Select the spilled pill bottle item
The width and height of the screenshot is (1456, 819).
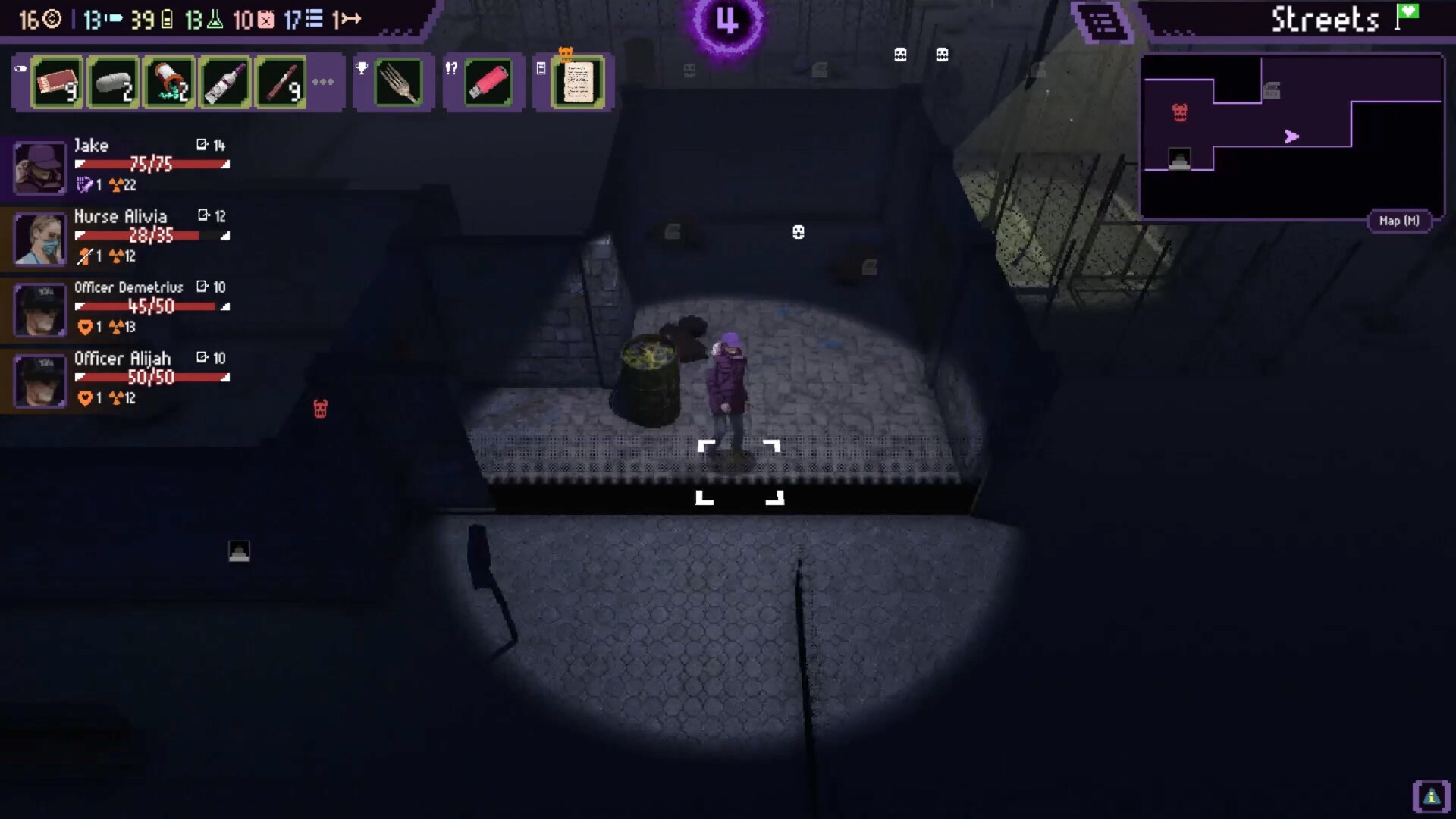tap(168, 82)
